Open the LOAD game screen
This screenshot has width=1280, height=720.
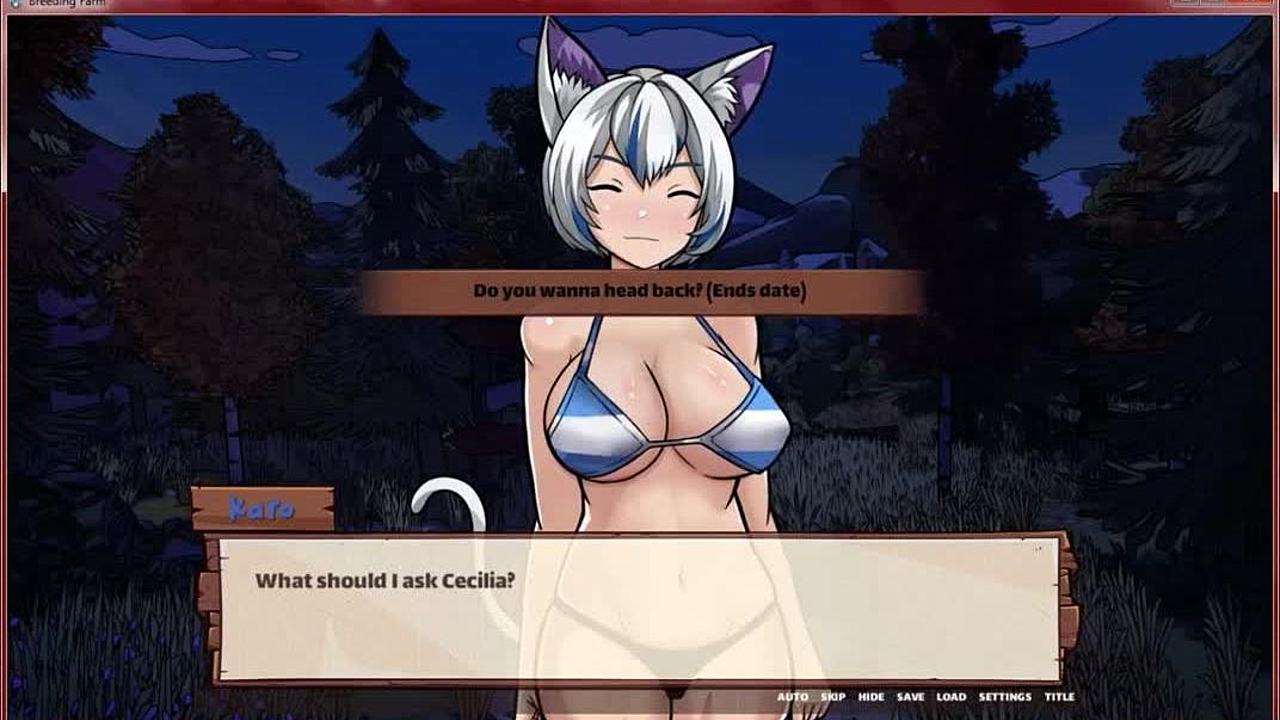(x=951, y=697)
